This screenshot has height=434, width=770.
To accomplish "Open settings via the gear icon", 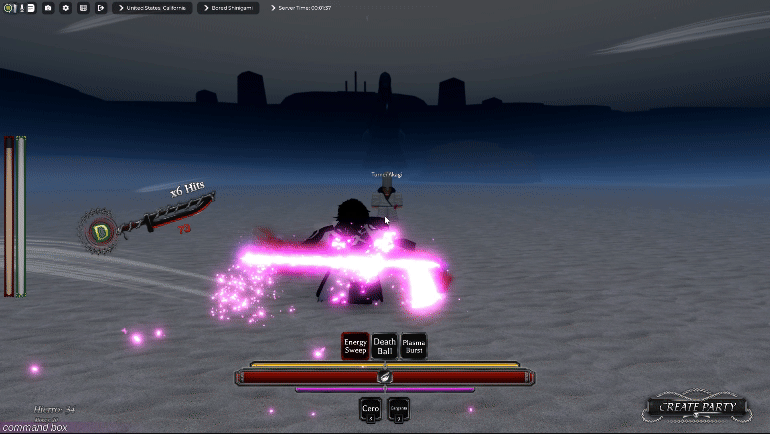I will pos(66,8).
